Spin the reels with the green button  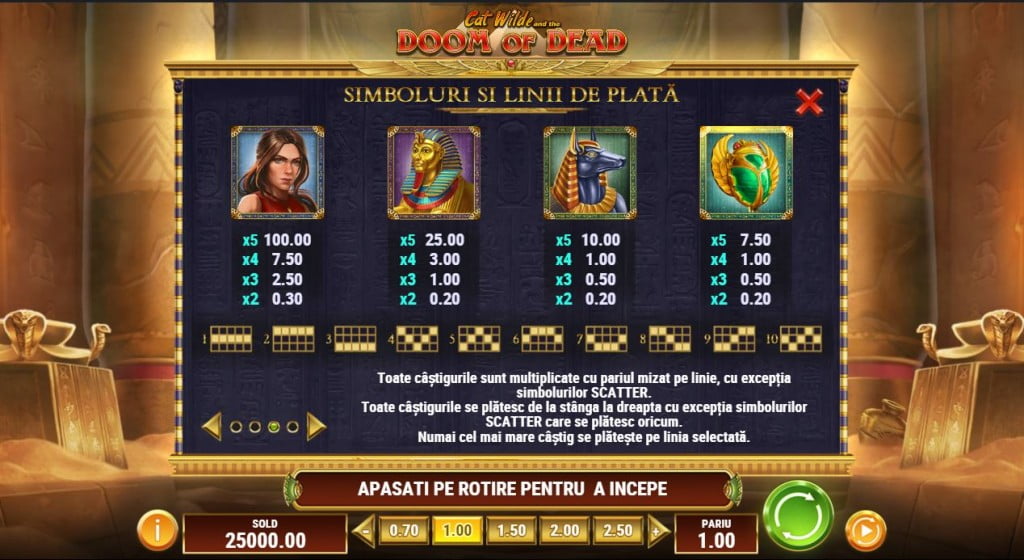pos(797,515)
